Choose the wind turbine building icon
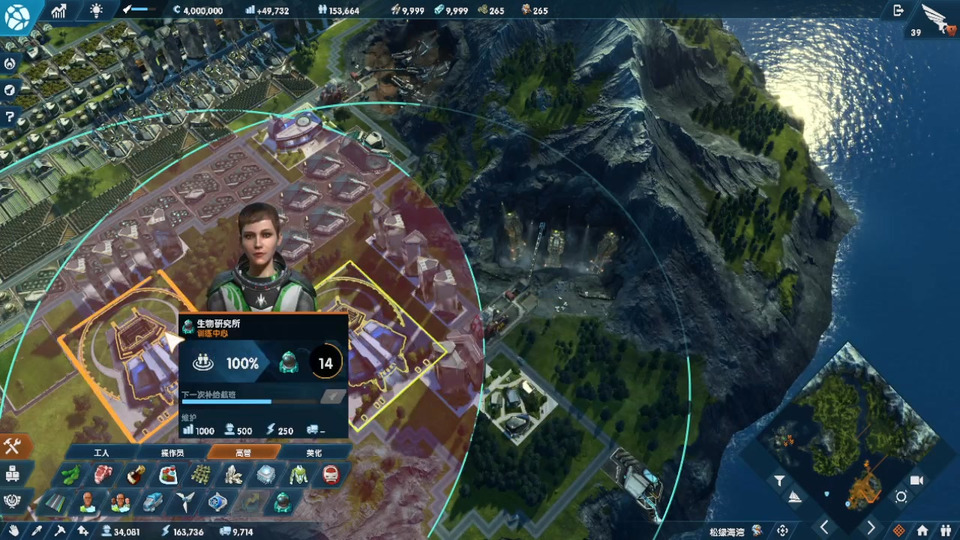960x540 pixels. click(184, 500)
